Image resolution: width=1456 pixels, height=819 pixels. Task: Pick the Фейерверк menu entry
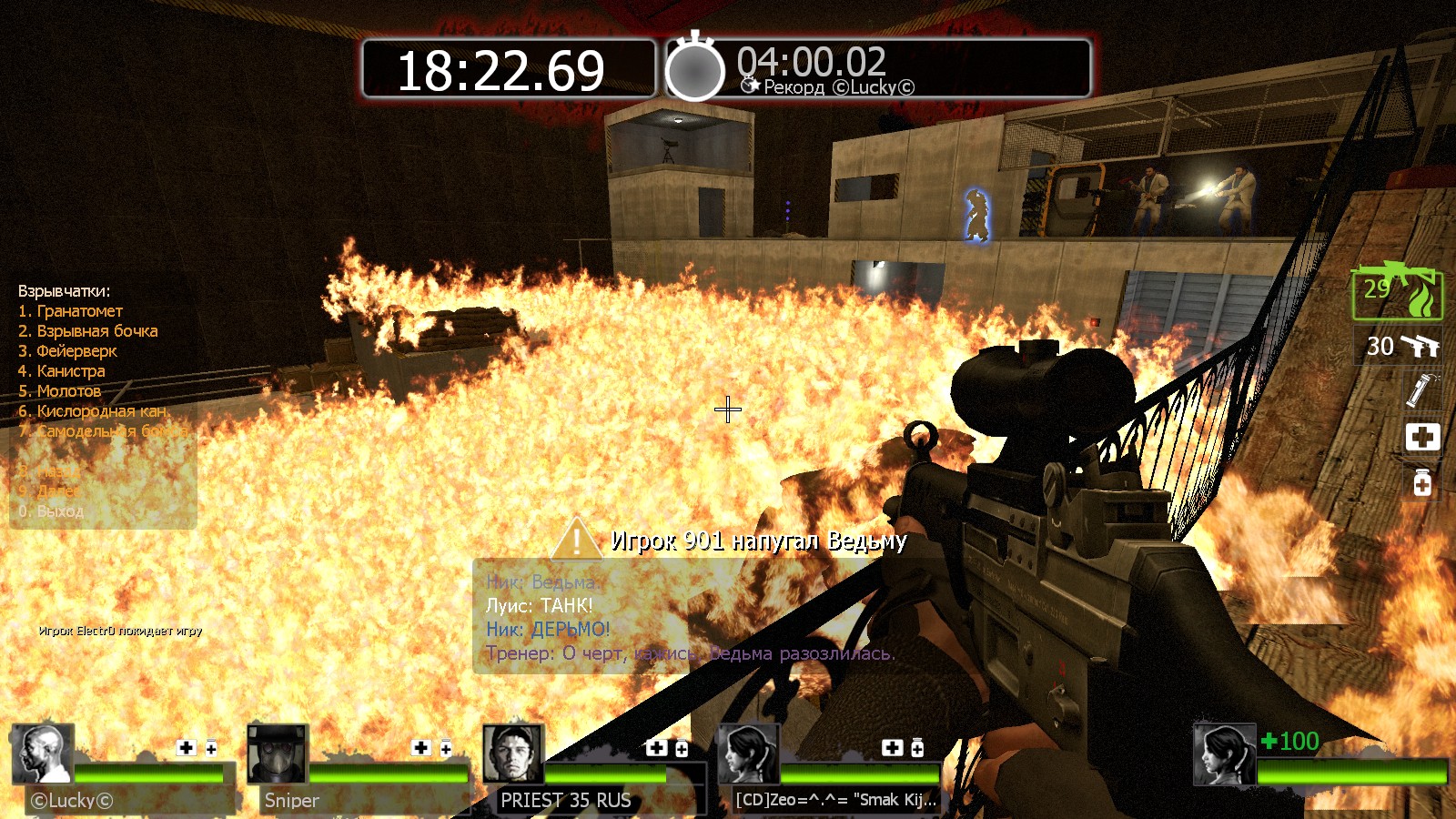pos(68,351)
